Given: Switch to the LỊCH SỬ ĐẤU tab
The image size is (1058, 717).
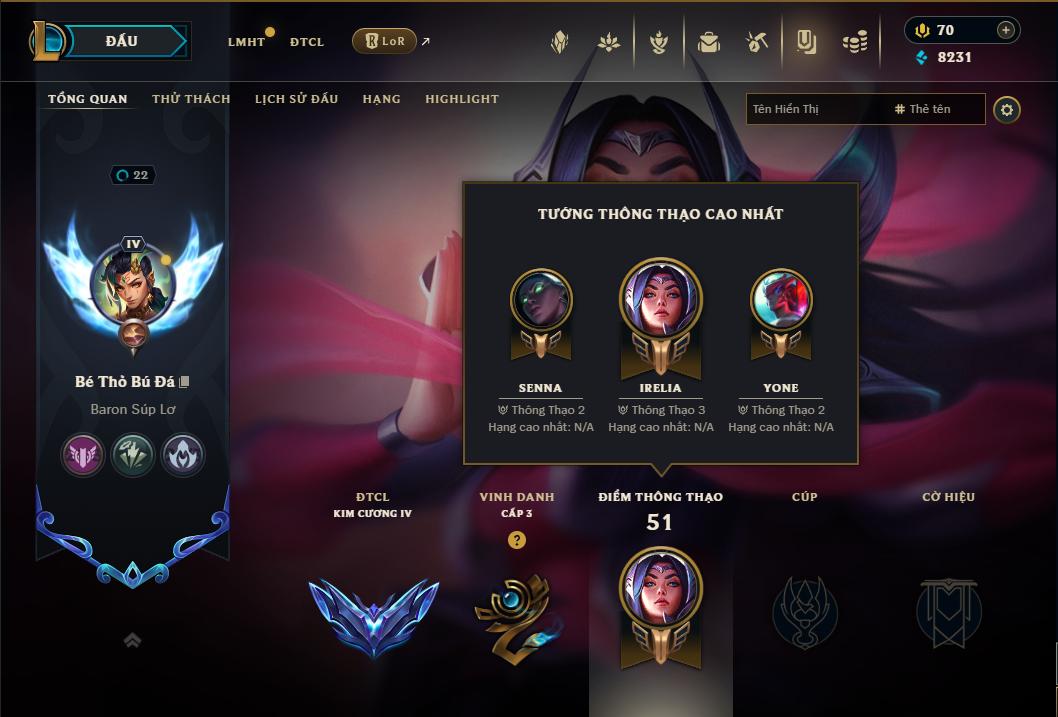Looking at the screenshot, I should tap(296, 99).
